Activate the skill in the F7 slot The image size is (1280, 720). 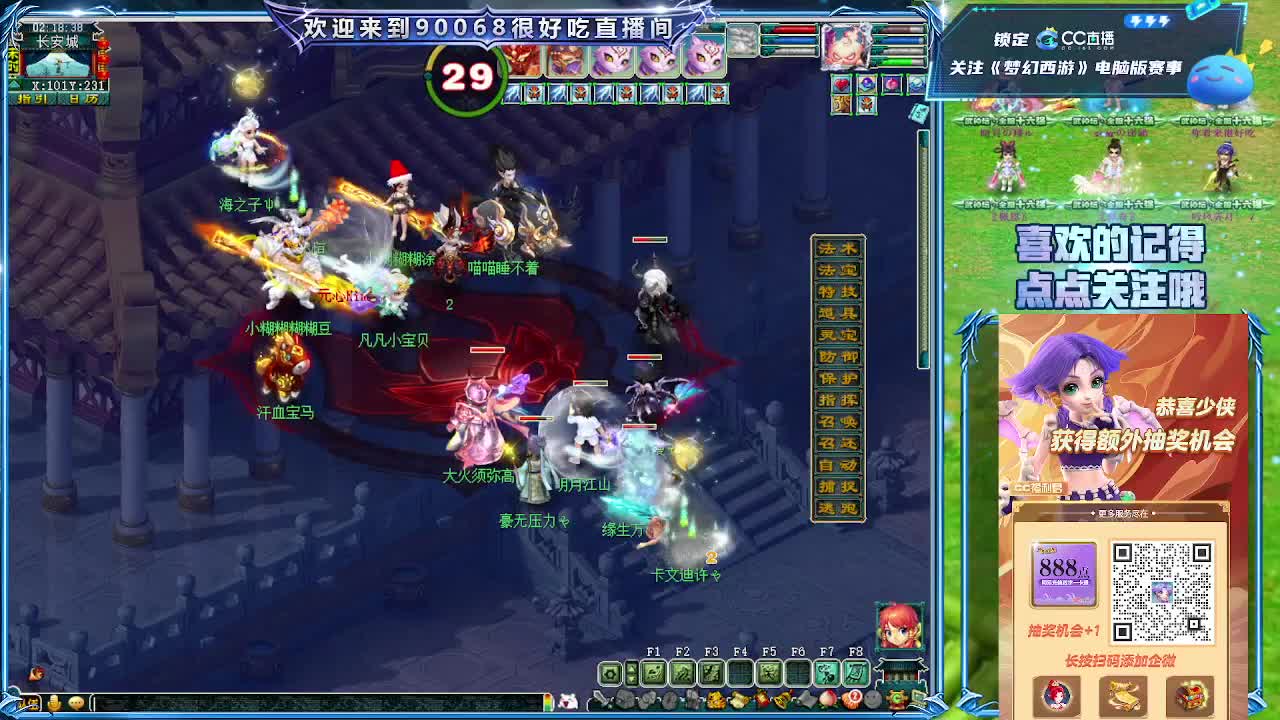(825, 671)
